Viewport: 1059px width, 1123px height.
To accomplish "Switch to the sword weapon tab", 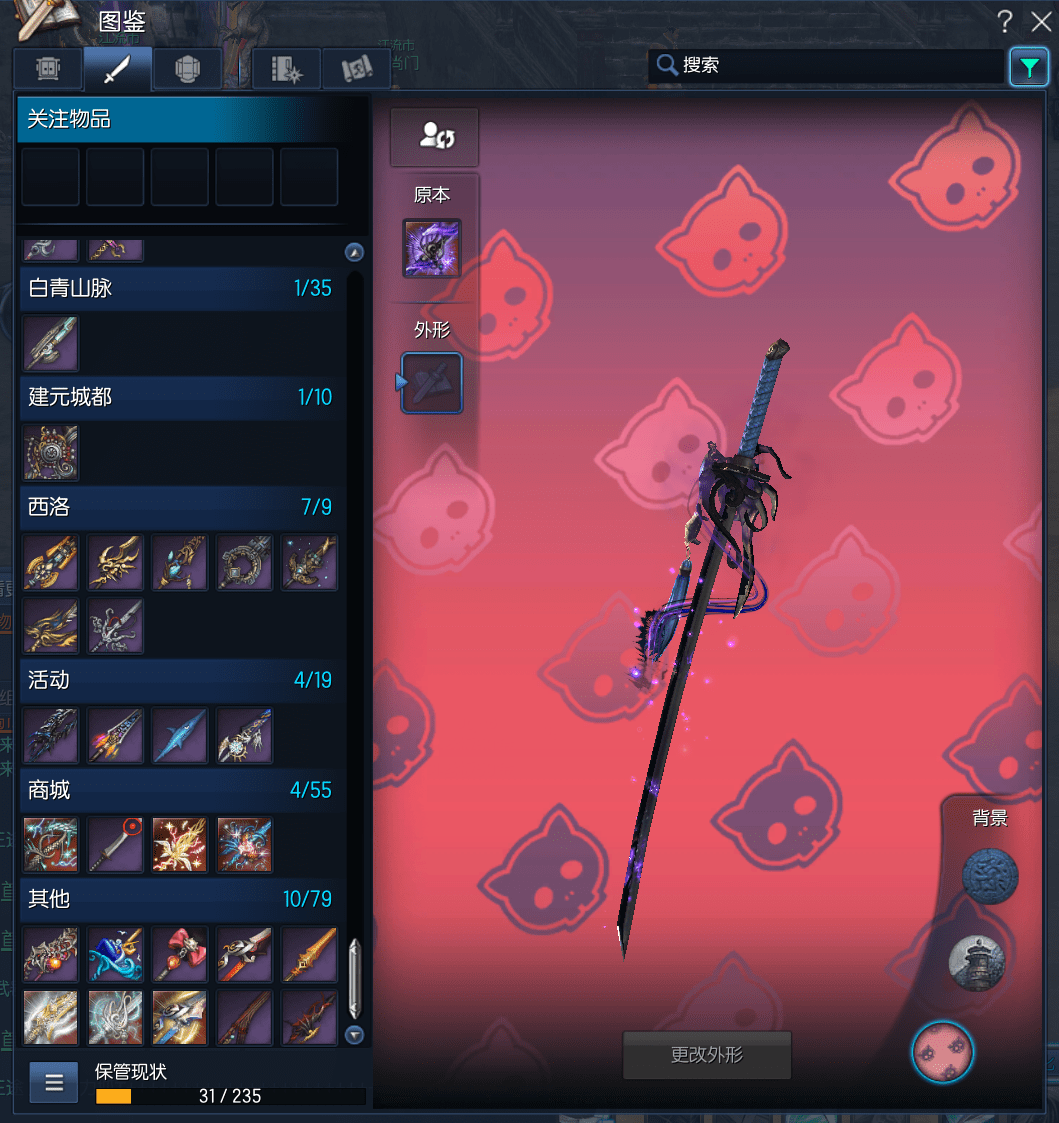I will click(118, 69).
